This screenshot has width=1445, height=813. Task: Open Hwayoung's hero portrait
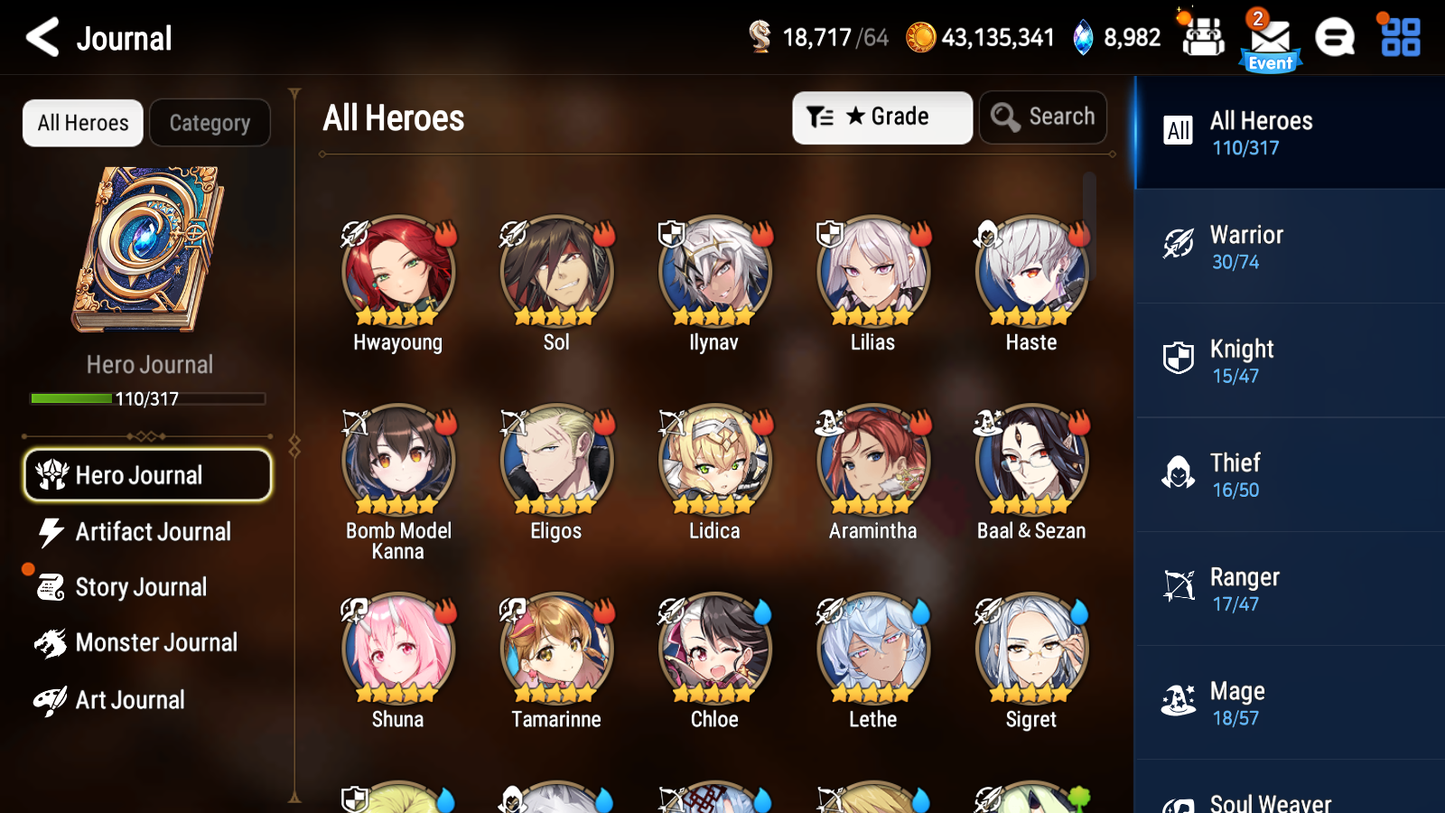[x=398, y=272]
